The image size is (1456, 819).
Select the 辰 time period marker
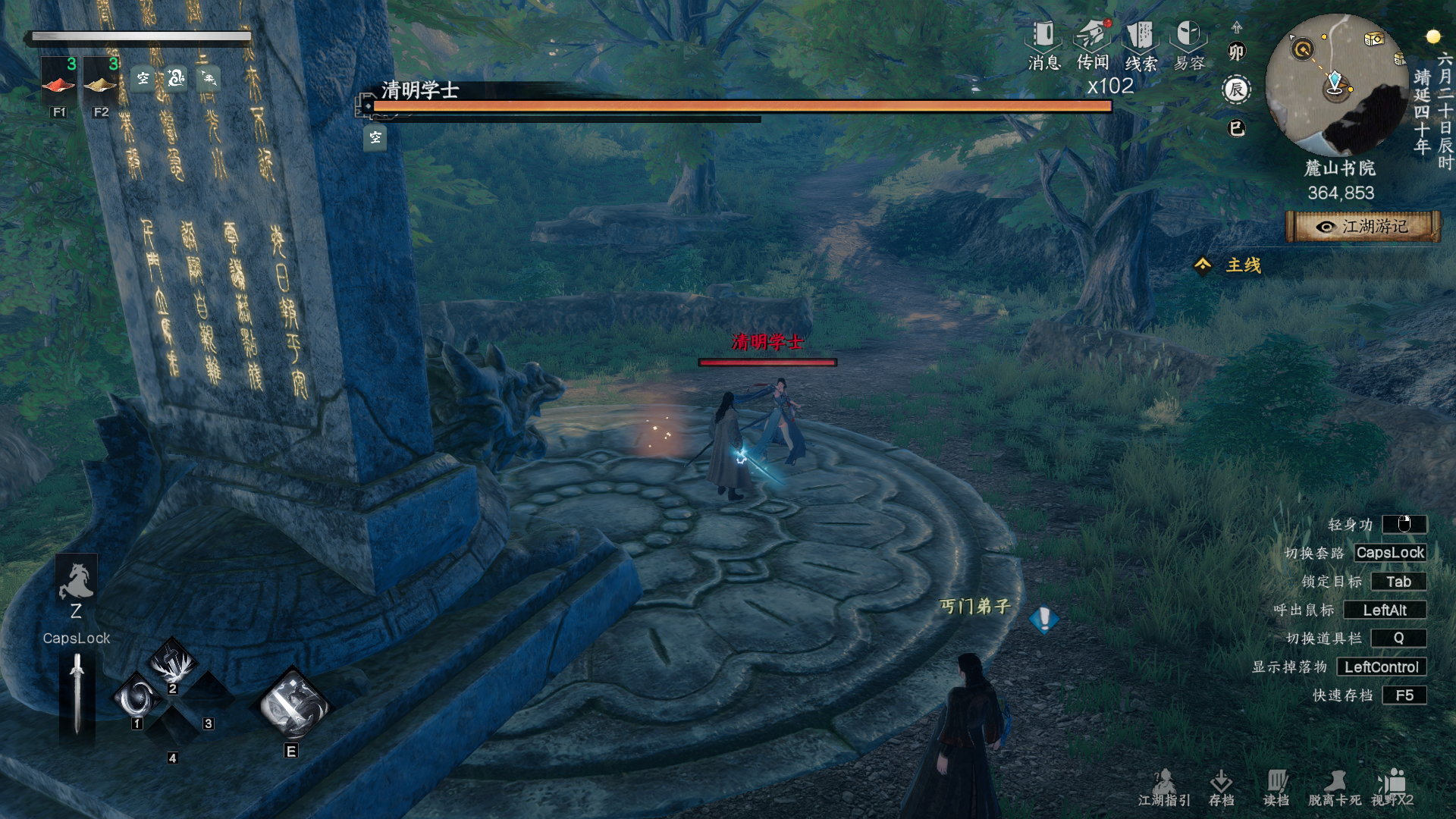[x=1237, y=90]
